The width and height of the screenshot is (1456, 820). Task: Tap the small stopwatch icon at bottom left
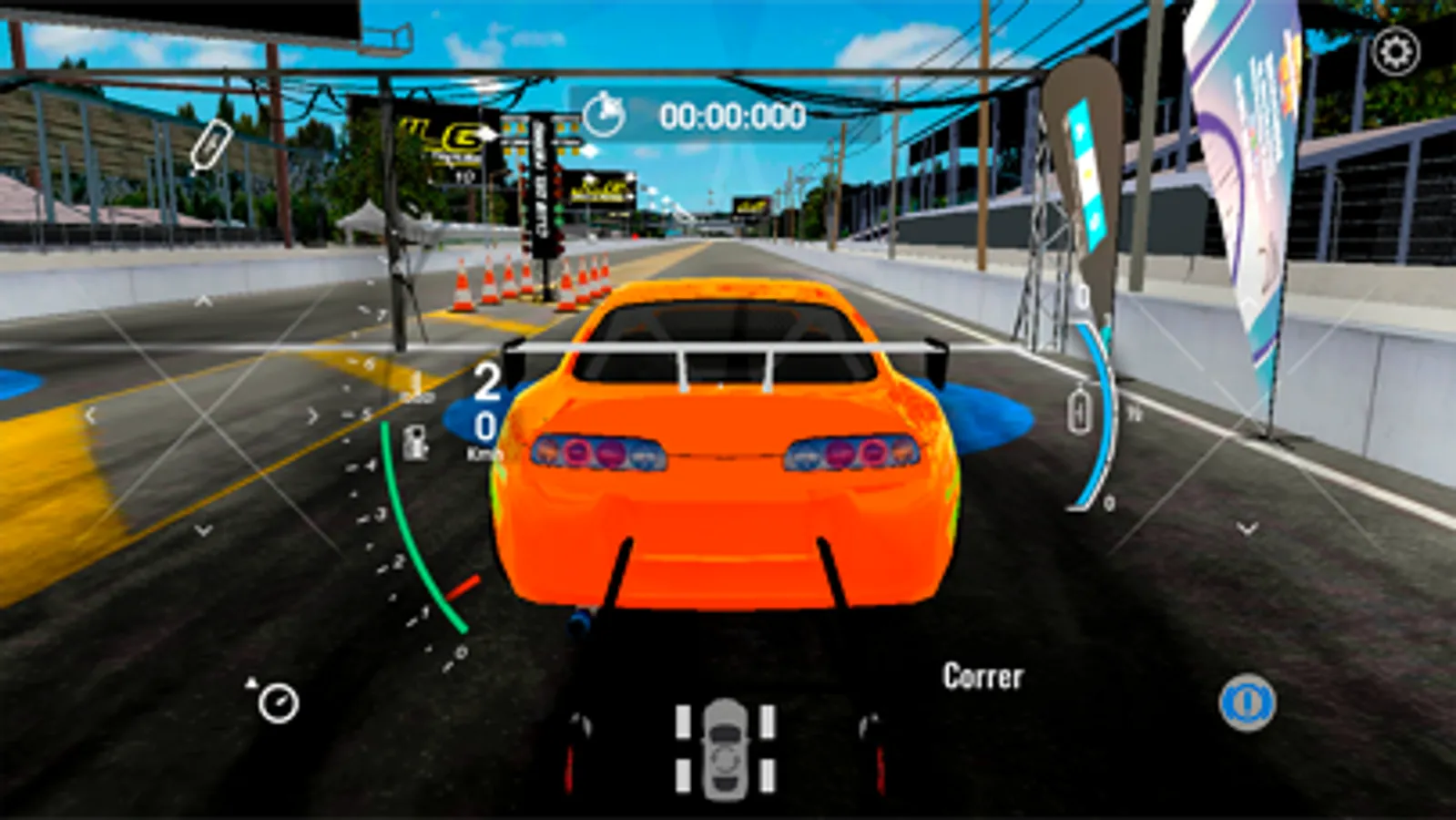tap(279, 704)
